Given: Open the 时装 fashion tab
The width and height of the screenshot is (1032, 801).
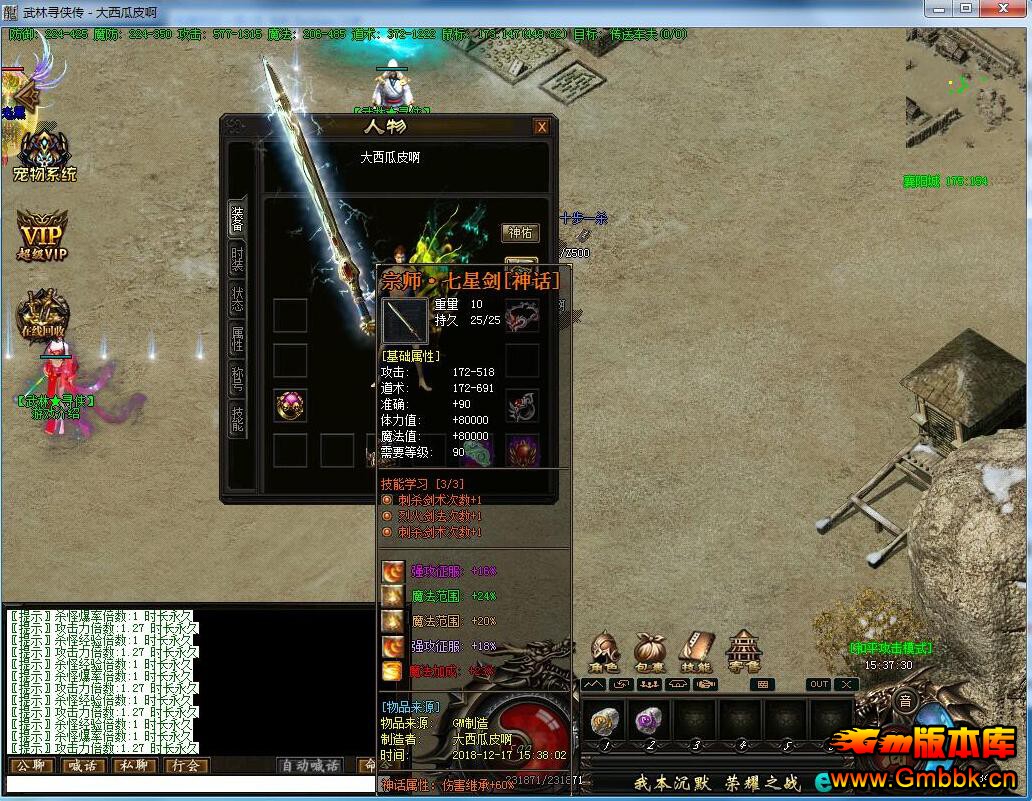Looking at the screenshot, I should coord(237,260).
